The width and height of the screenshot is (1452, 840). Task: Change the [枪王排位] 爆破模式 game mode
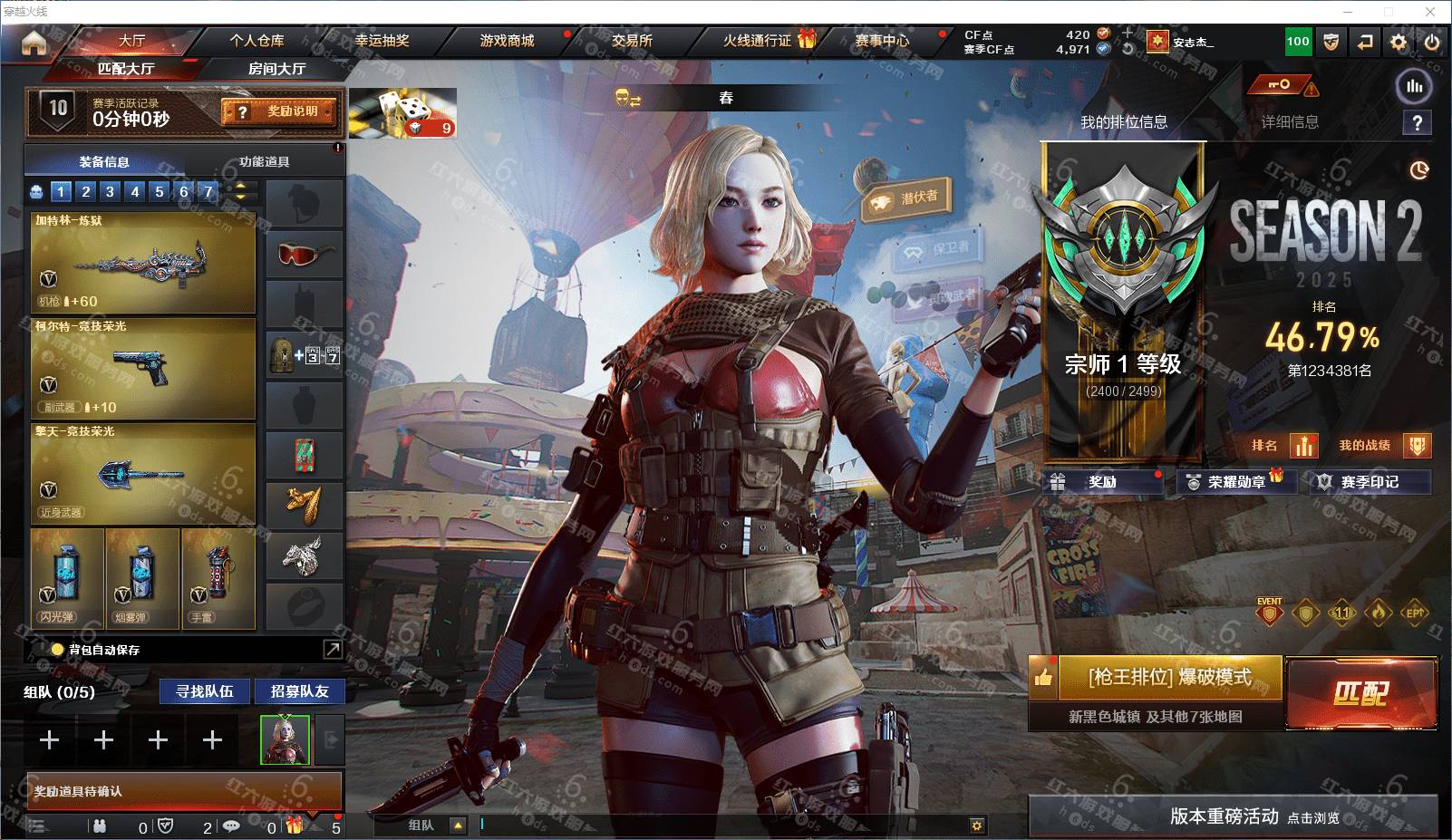coord(1169,678)
